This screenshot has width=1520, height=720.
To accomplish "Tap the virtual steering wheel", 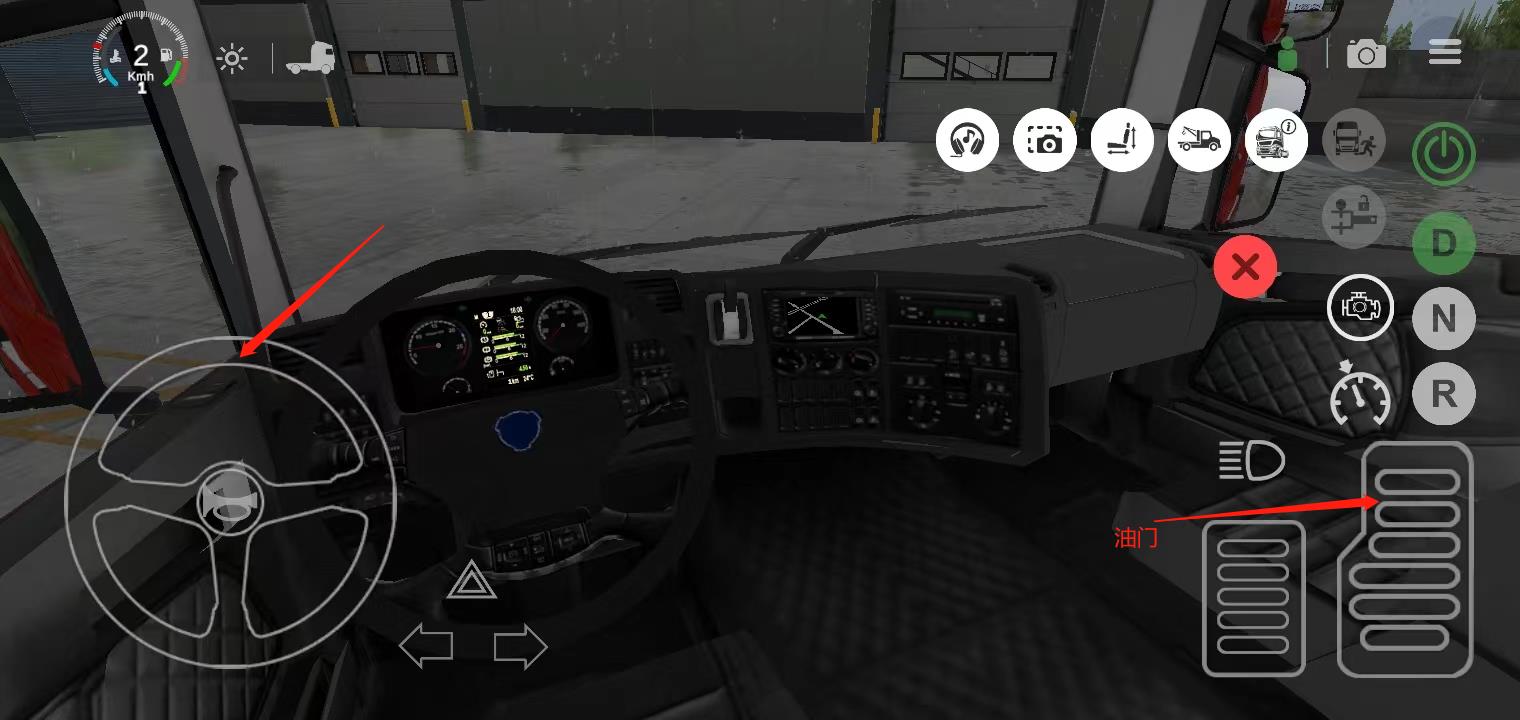I will (230, 505).
